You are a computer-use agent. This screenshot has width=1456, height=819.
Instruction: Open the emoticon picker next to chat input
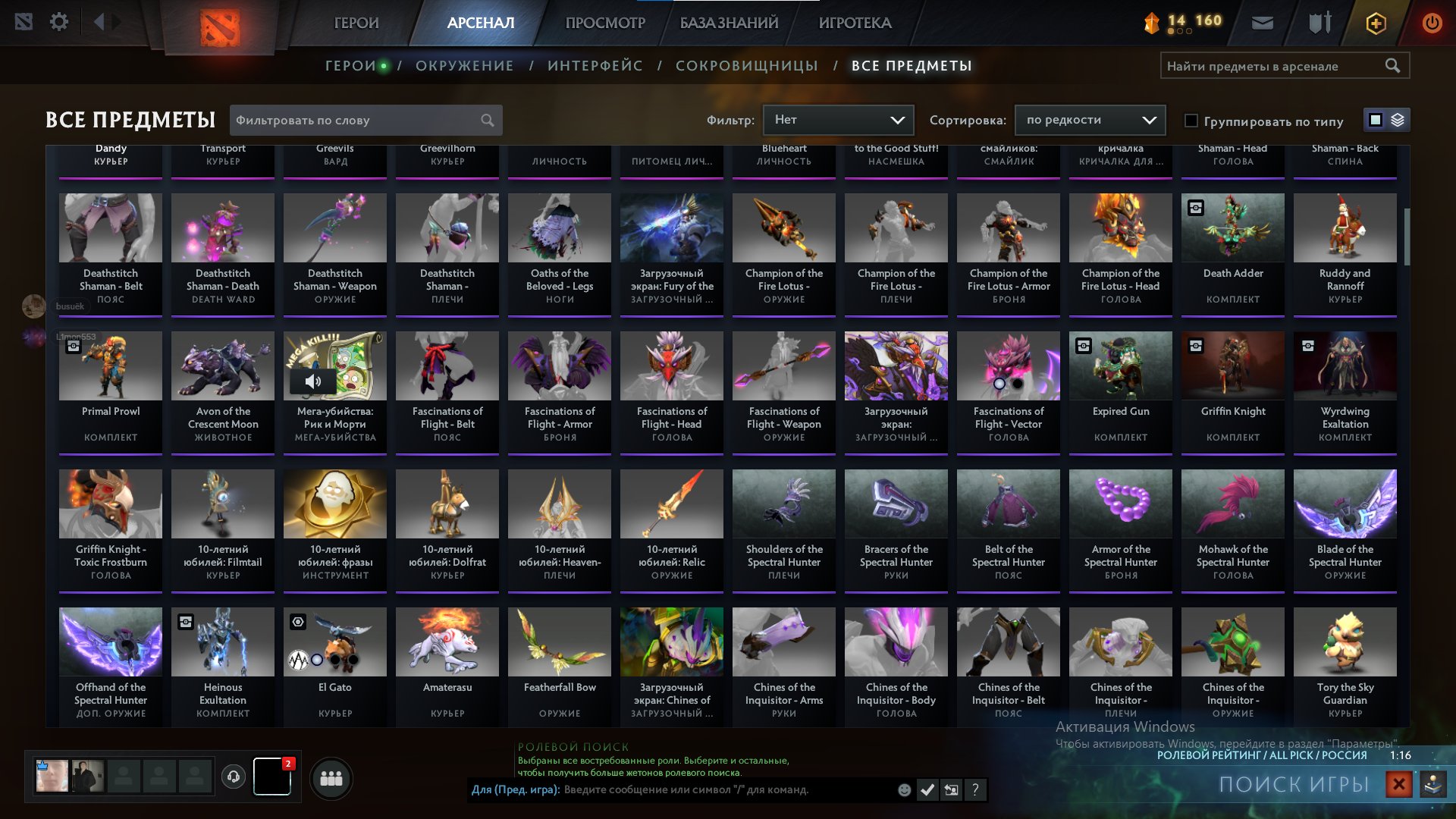coord(903,789)
